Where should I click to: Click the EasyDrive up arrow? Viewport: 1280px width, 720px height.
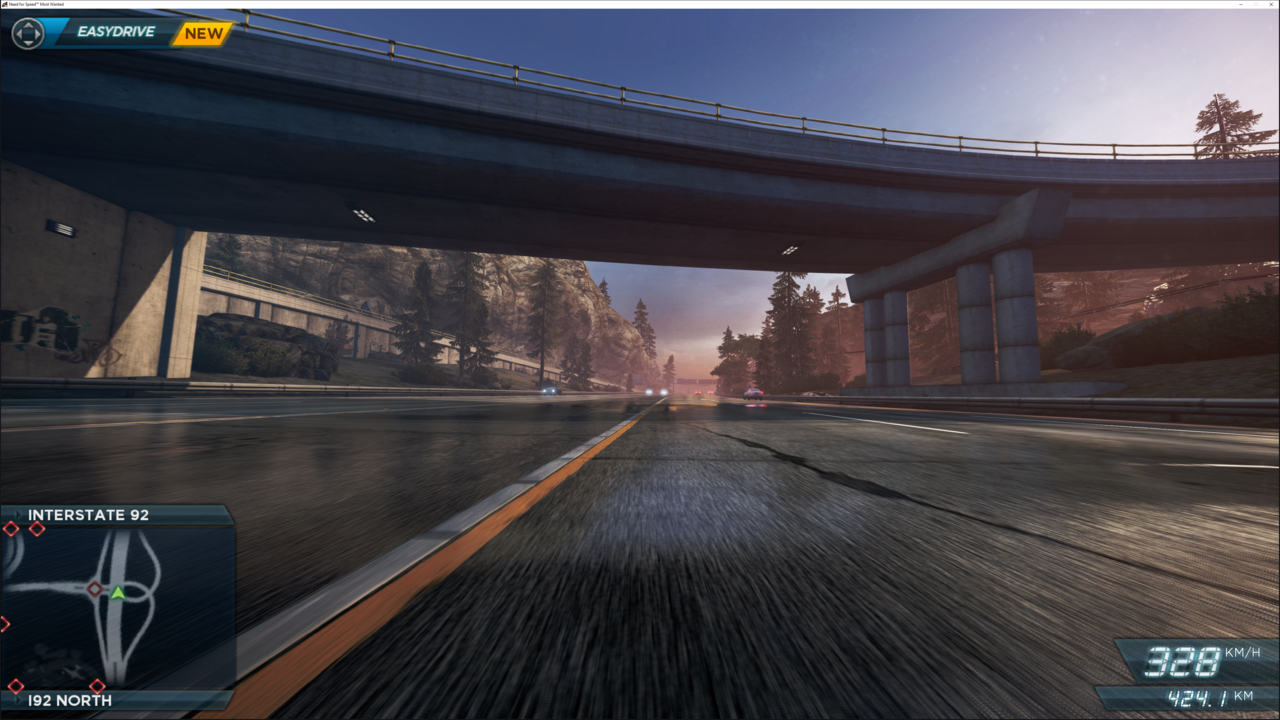[28, 25]
